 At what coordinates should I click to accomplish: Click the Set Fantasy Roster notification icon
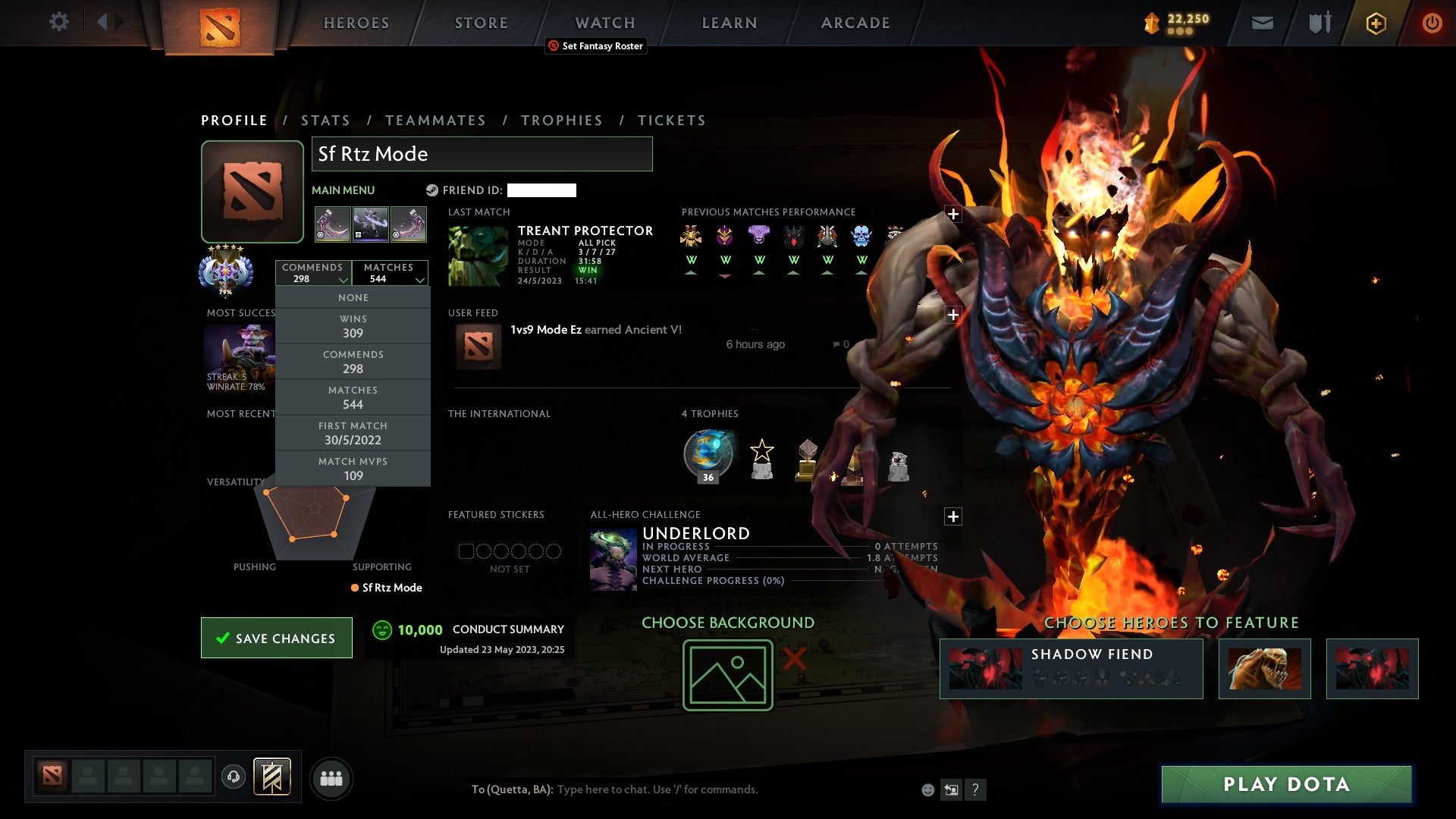[553, 46]
